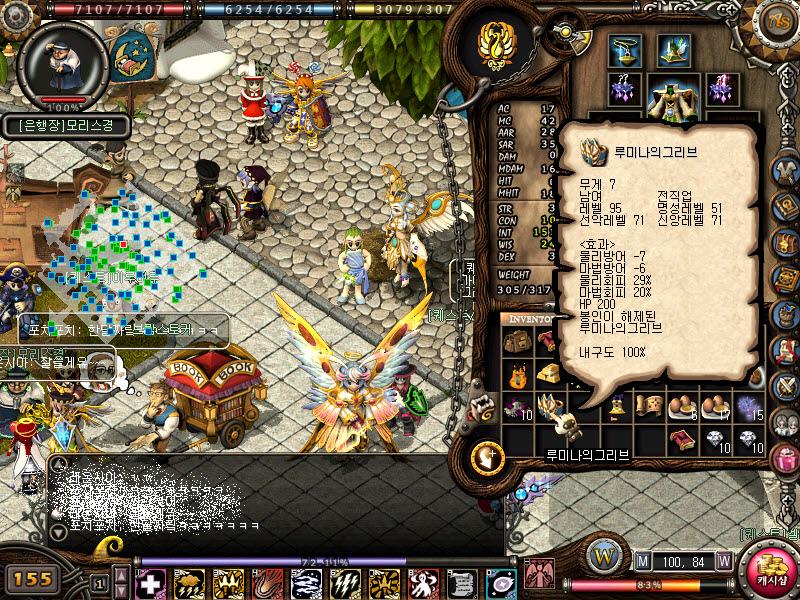Click the red spellbook in inventory
Screen dimensions: 800x600
point(682,440)
